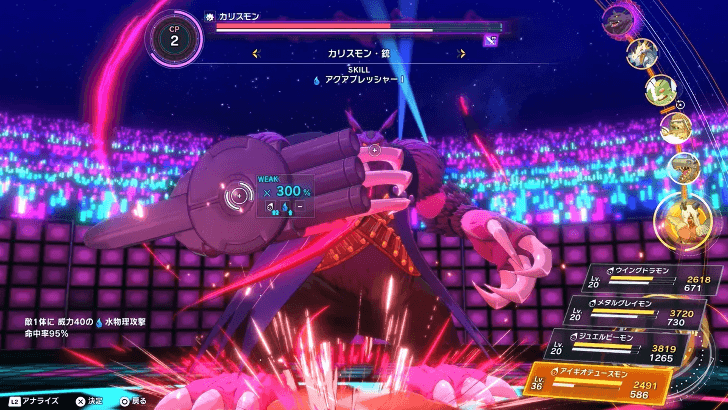Viewport: 728px width, 410px height.
Task: Click the weak-point target reticle on the enemy
Action: pos(238,195)
